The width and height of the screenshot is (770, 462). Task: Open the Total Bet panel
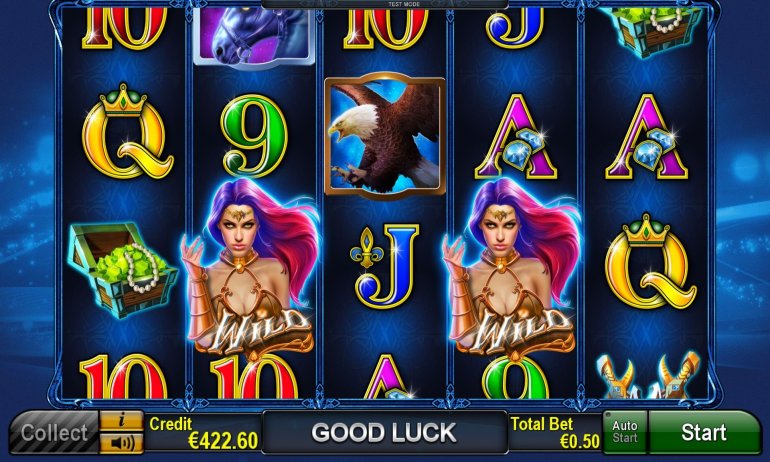[554, 433]
